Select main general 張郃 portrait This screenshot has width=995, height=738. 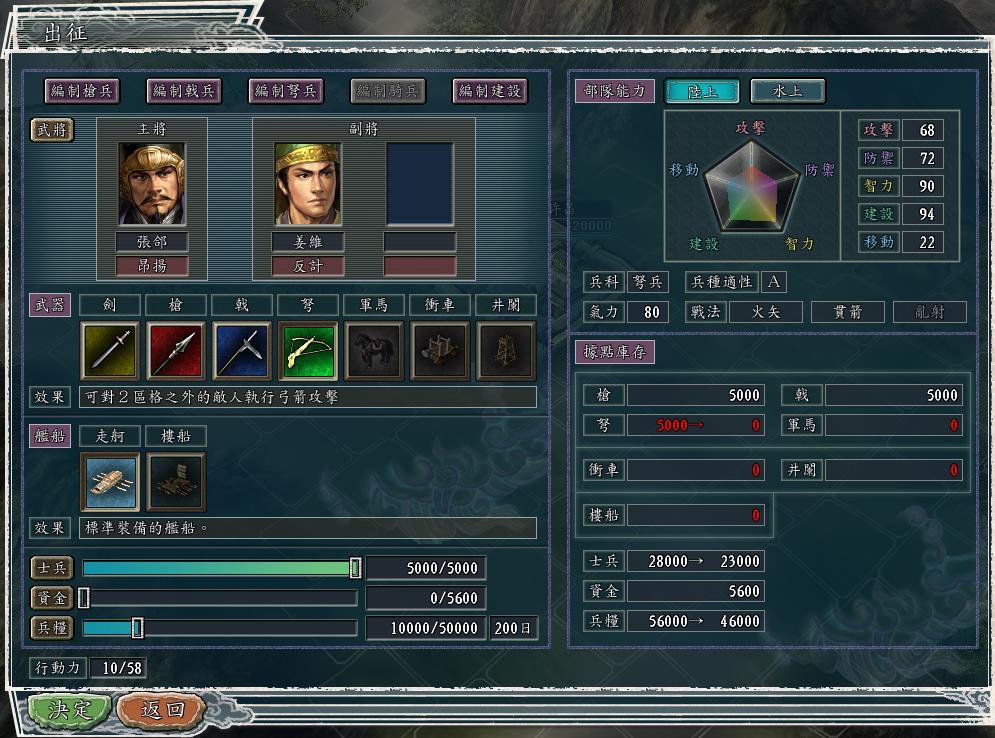(x=152, y=184)
